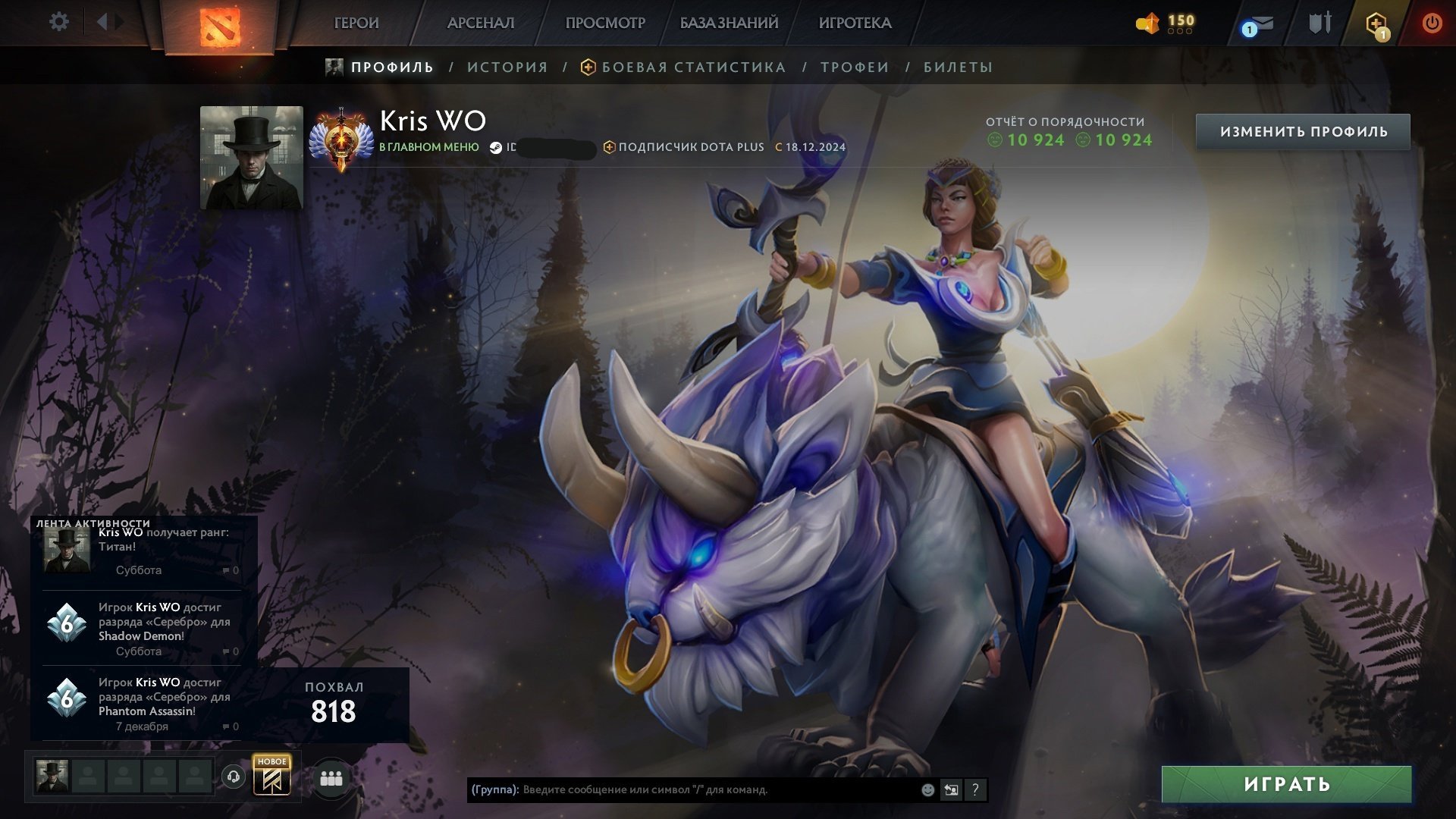Click the question mark help icon near chat
Screen dimensions: 1456x819
(x=975, y=789)
